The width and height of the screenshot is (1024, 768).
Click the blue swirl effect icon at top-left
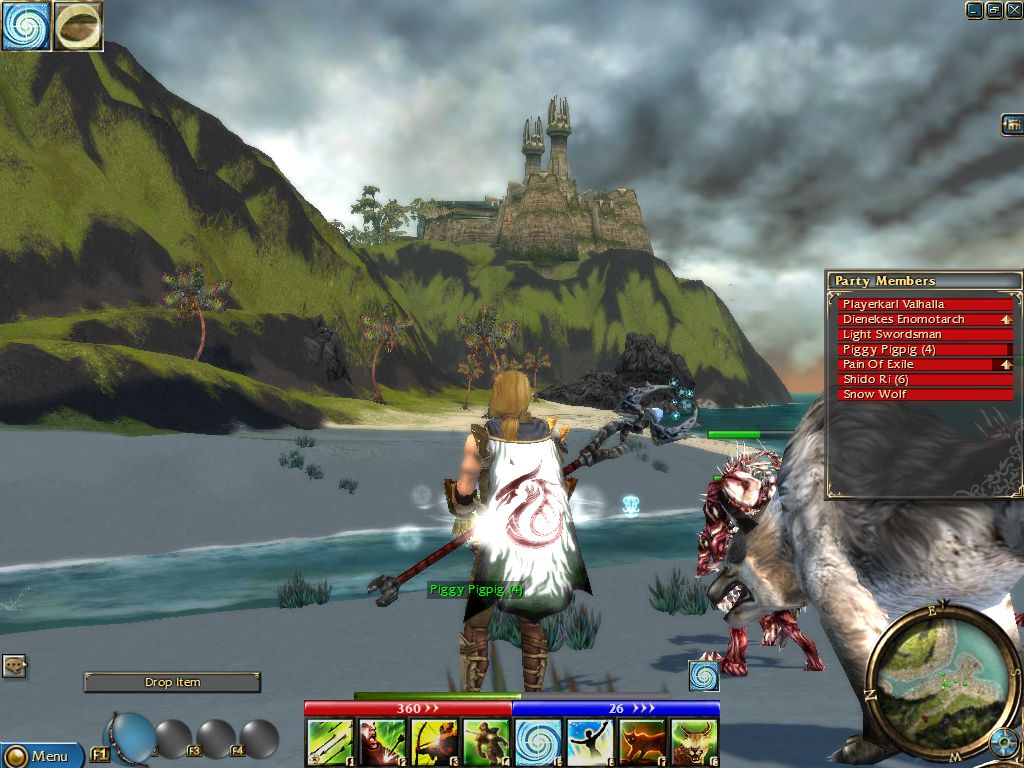point(26,26)
